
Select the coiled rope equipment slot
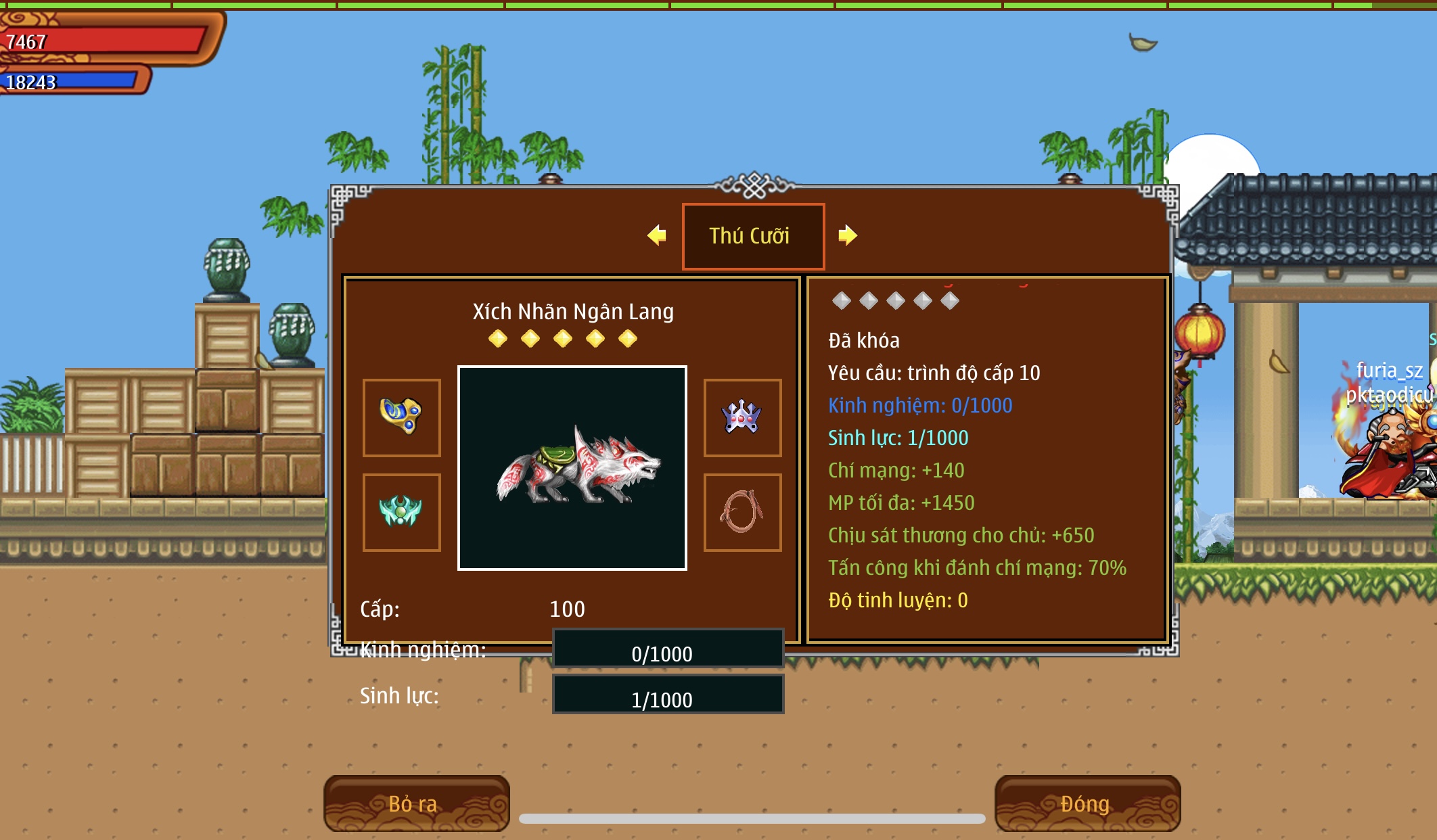click(x=742, y=512)
